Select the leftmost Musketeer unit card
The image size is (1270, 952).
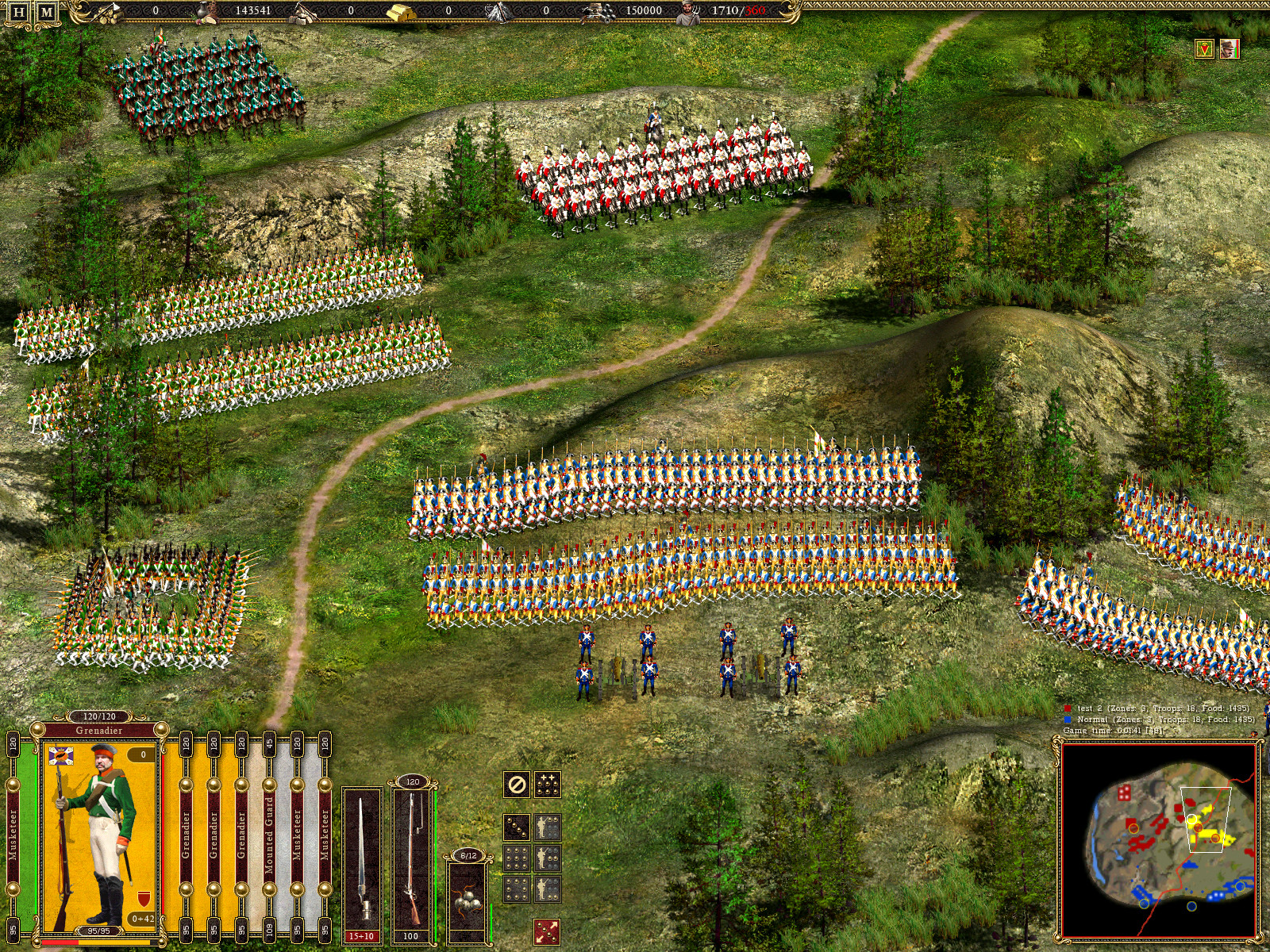click(12, 833)
